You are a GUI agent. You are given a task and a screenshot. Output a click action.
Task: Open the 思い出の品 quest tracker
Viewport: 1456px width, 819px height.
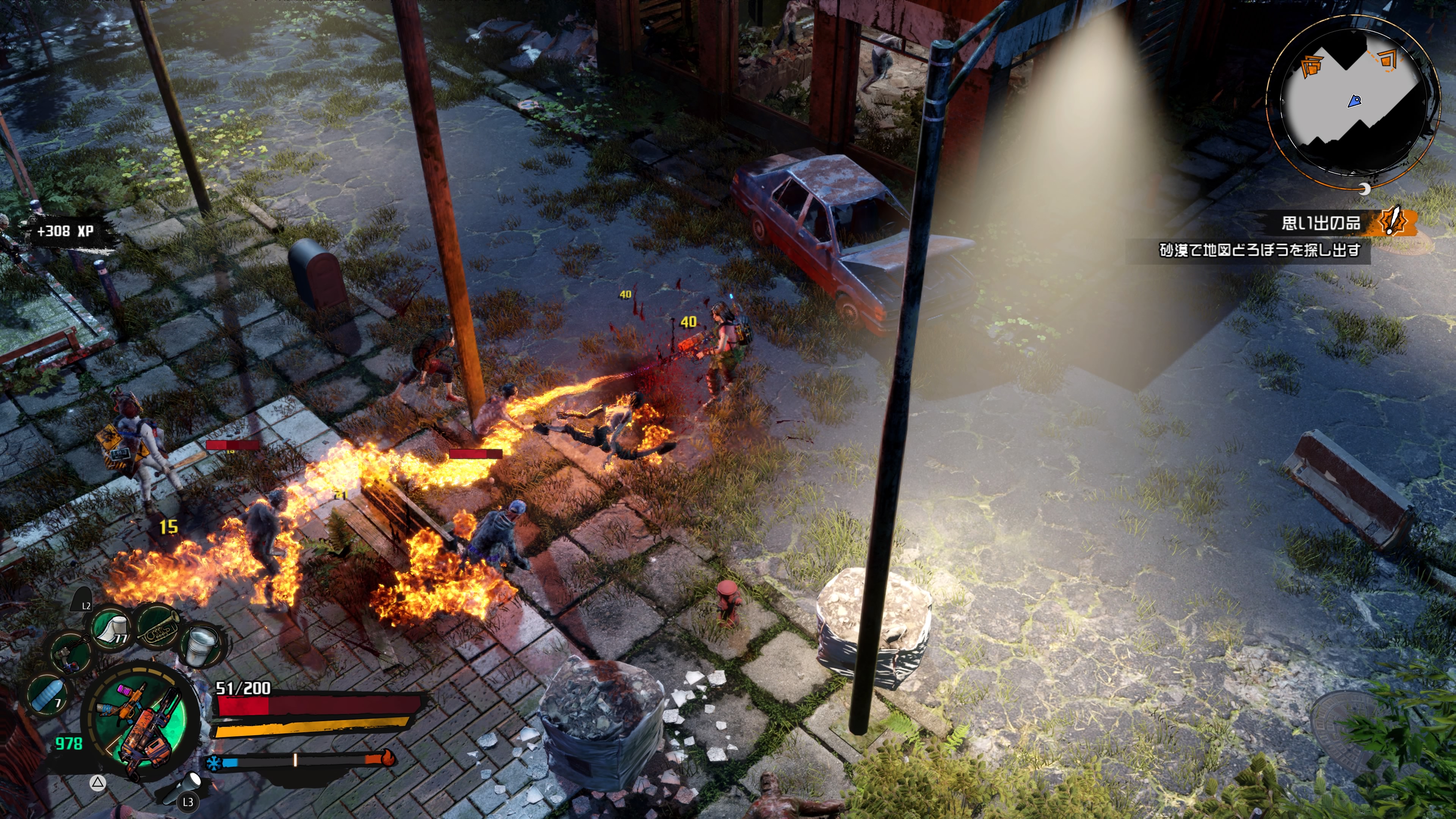1320,223
